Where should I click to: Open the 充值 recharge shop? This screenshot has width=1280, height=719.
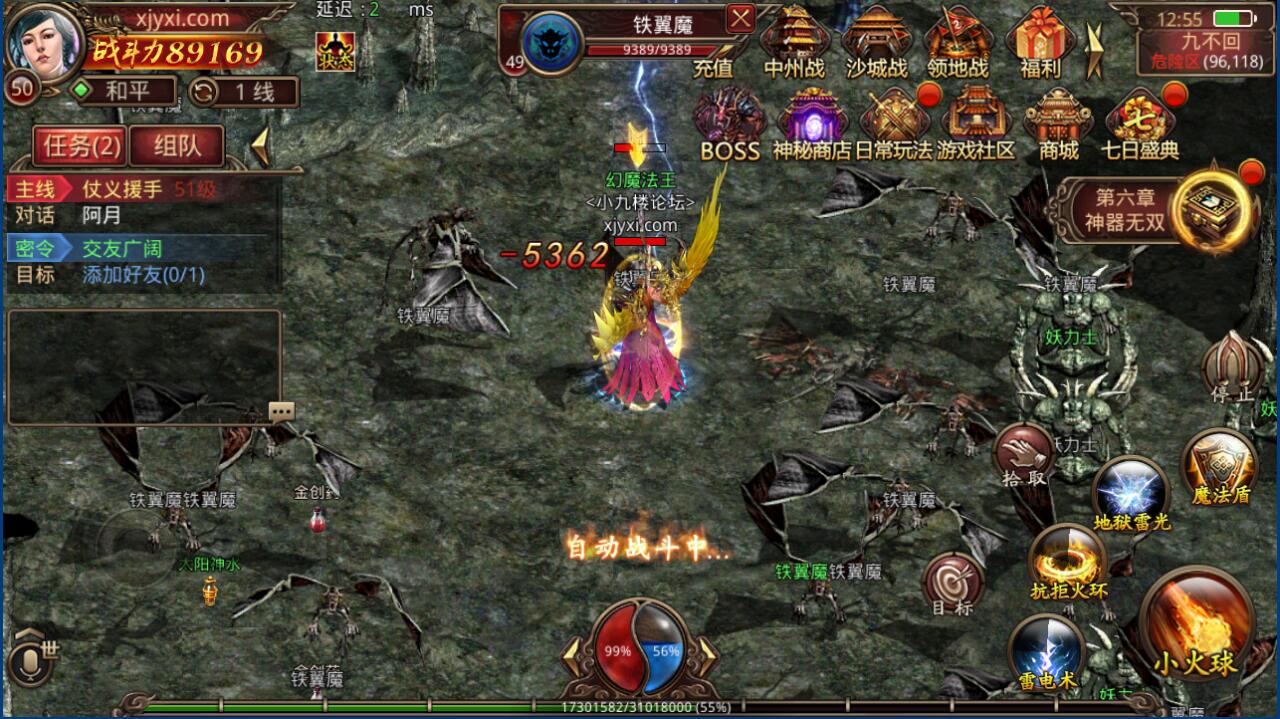point(713,67)
